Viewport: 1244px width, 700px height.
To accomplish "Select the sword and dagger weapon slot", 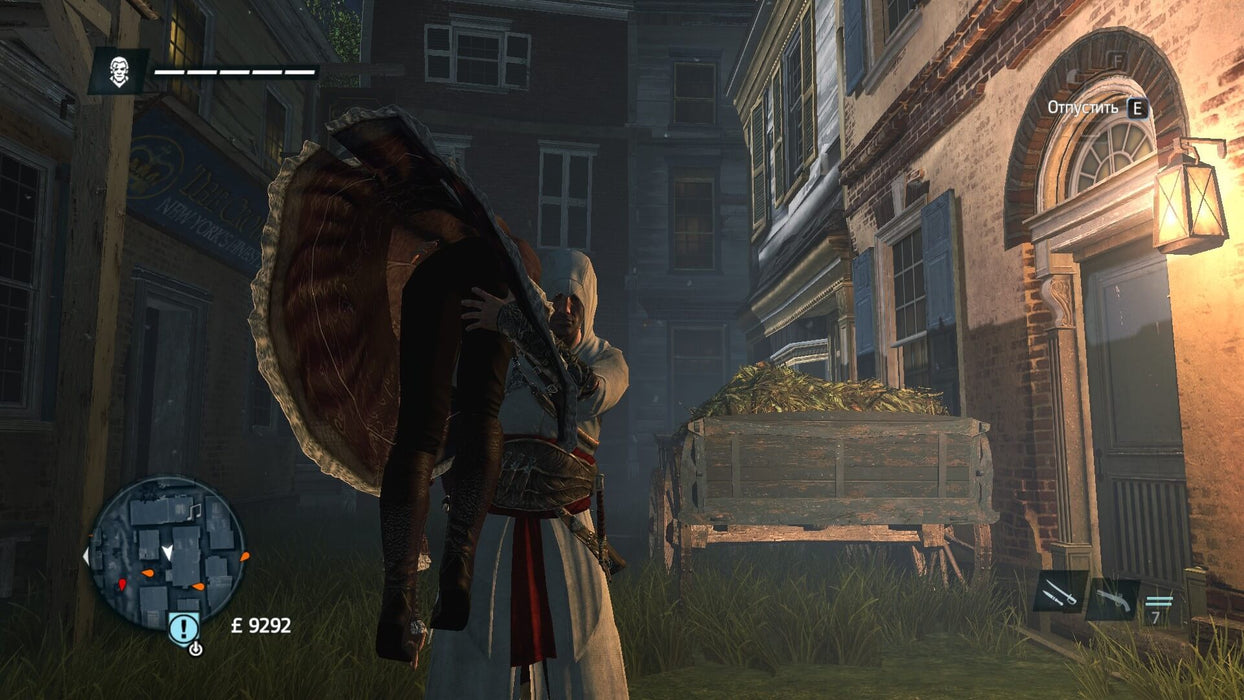I will pyautogui.click(x=1058, y=593).
